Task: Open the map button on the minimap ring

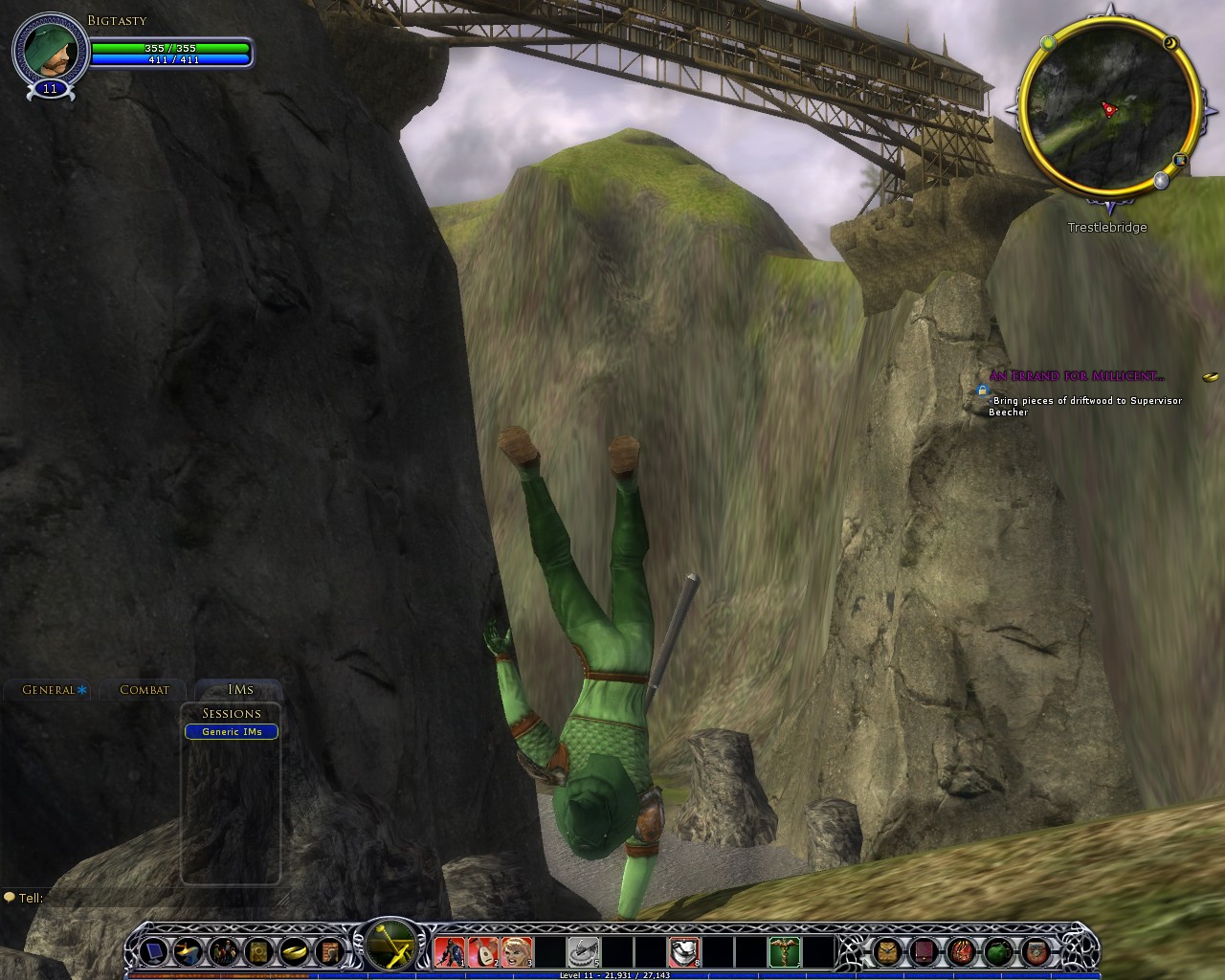Action: click(x=1181, y=160)
